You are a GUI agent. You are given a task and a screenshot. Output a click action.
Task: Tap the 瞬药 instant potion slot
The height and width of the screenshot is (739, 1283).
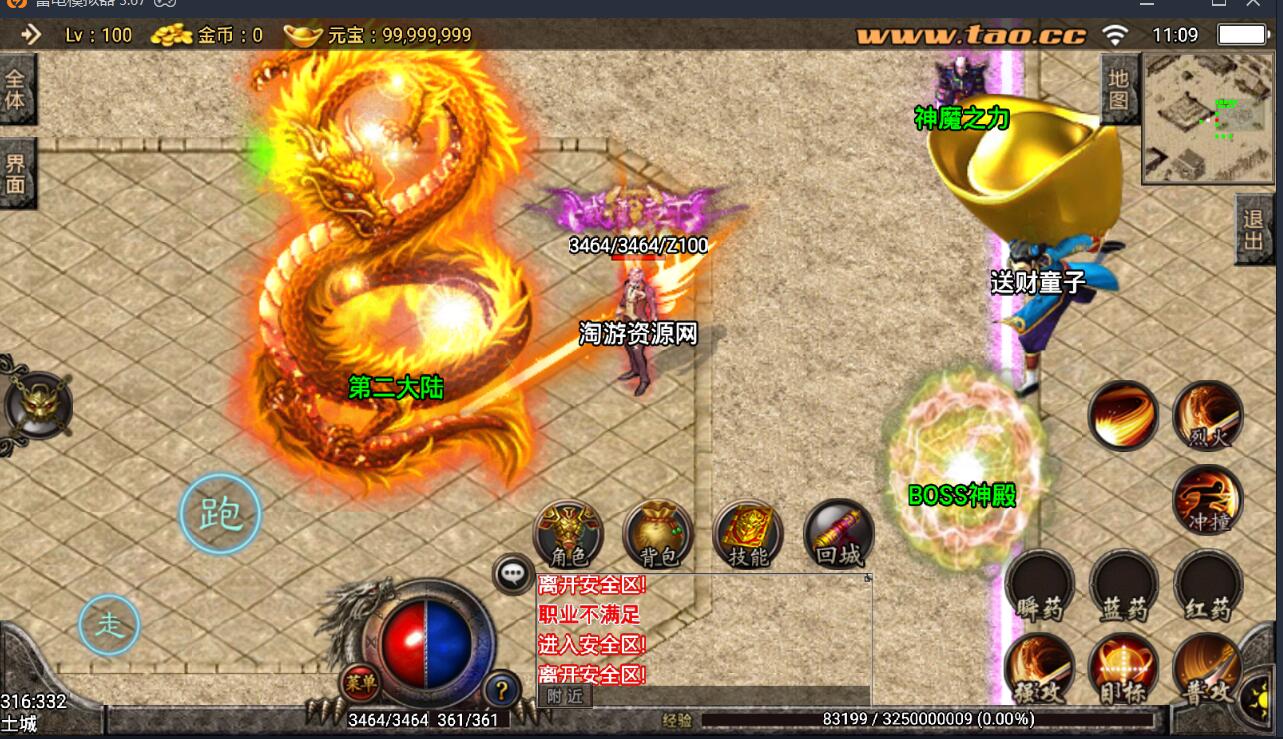[1040, 585]
